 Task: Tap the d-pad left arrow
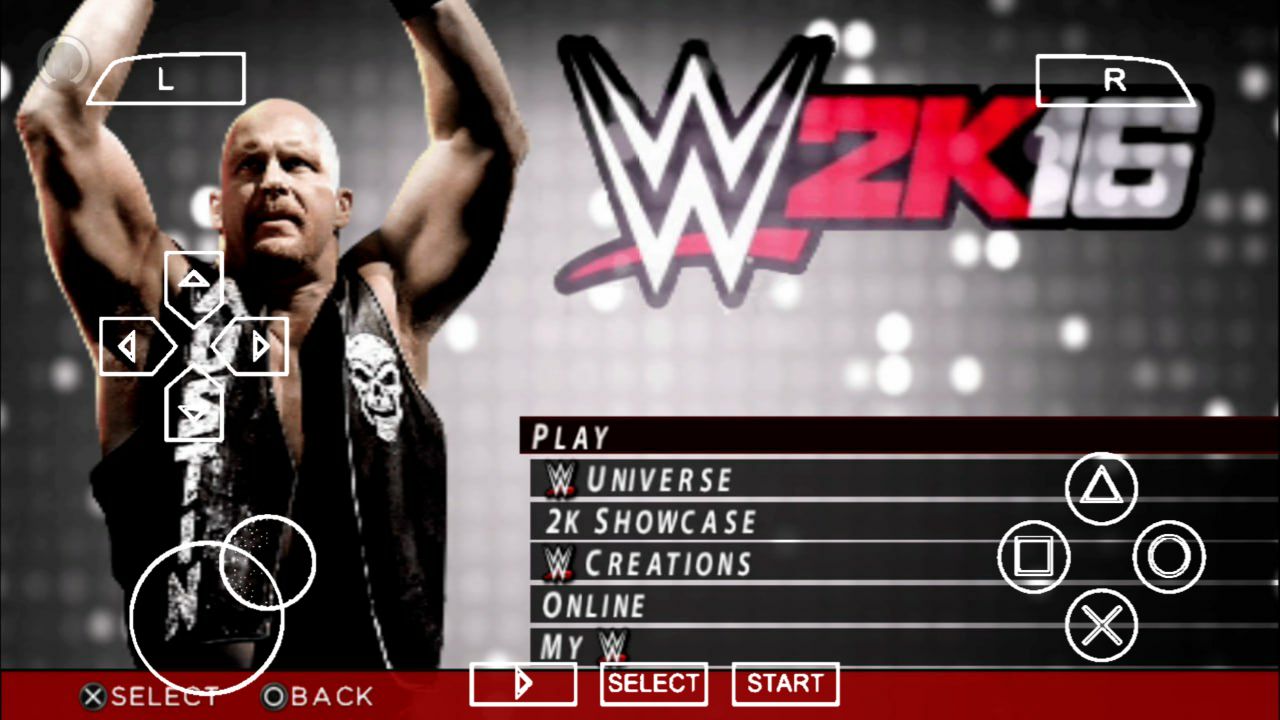click(130, 346)
